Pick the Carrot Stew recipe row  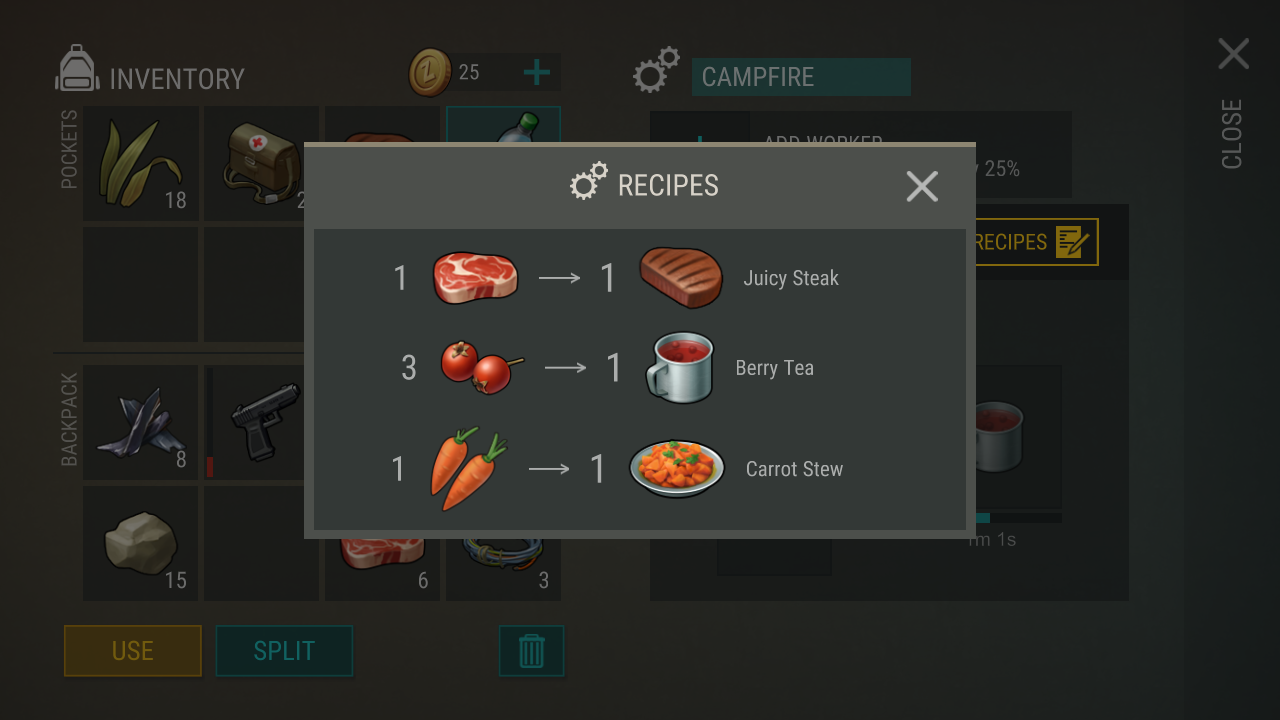(640, 468)
